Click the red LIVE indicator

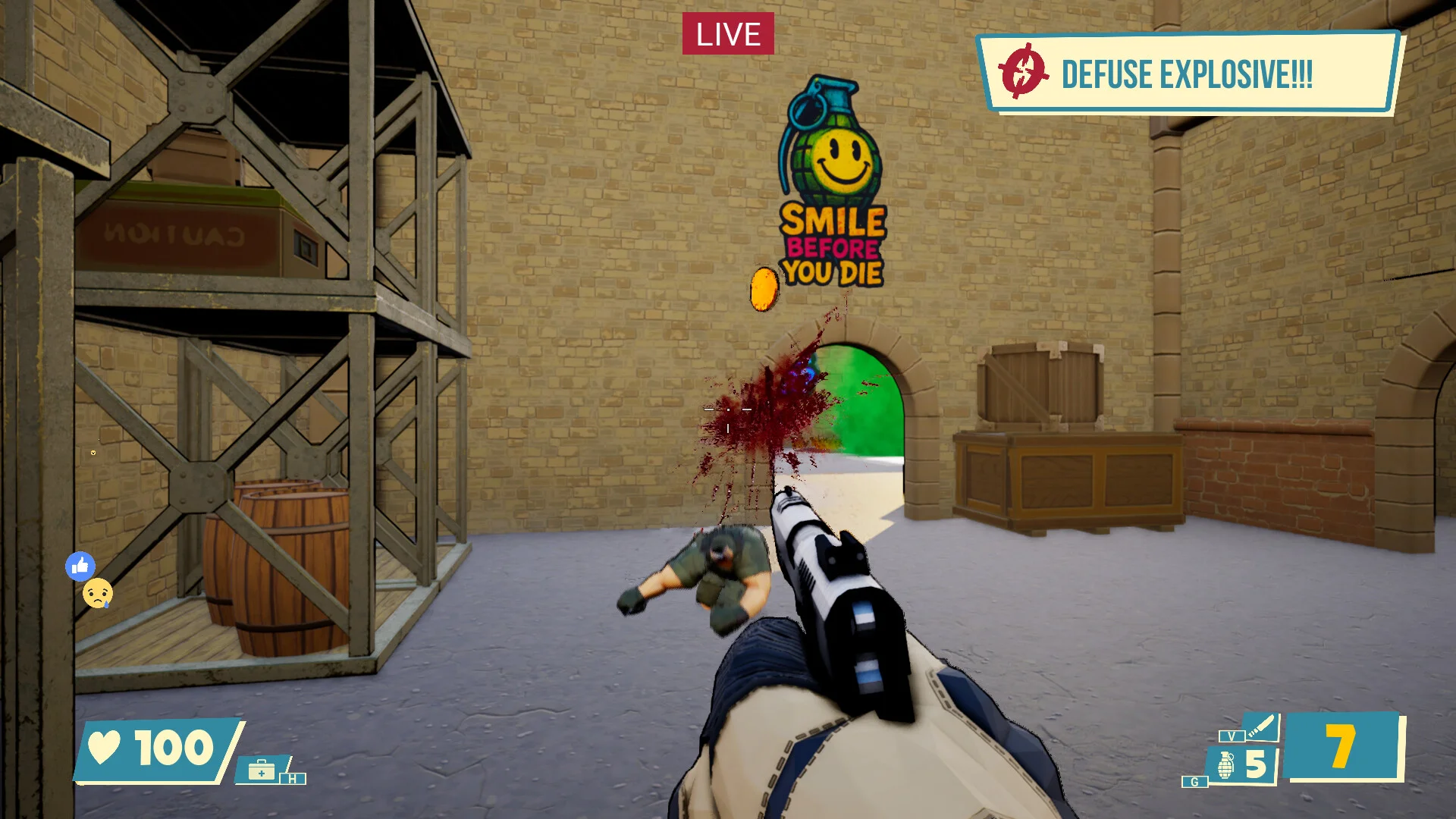[728, 34]
